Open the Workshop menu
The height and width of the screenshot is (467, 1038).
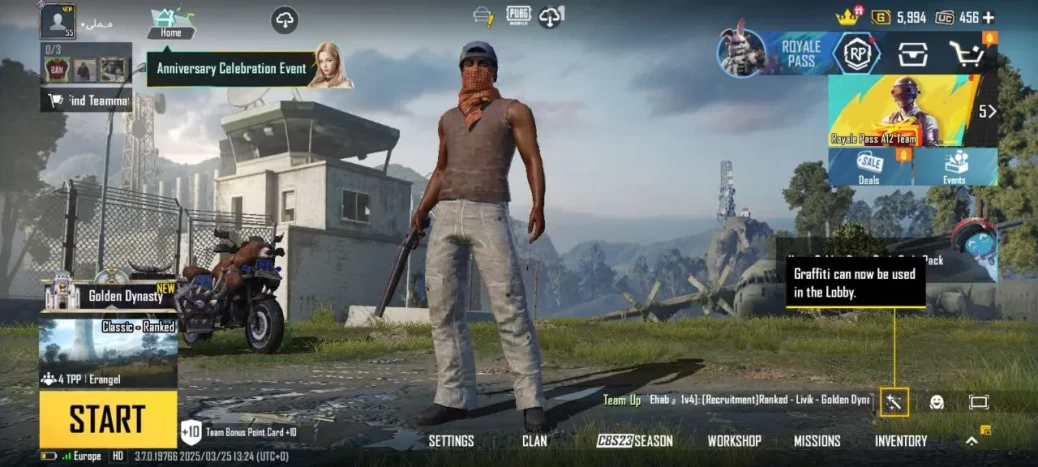click(x=734, y=441)
